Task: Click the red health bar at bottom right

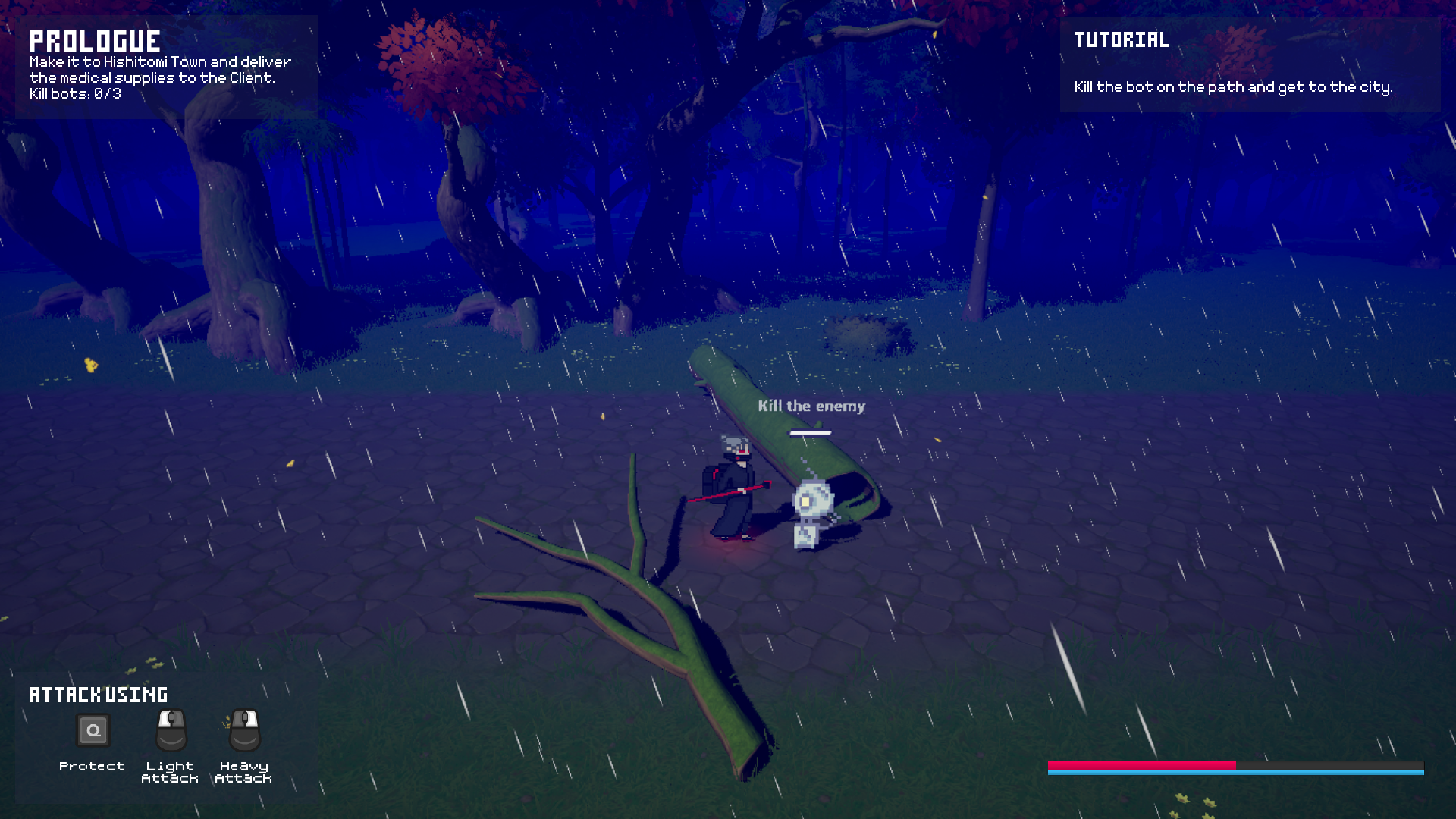Action: point(1141,765)
